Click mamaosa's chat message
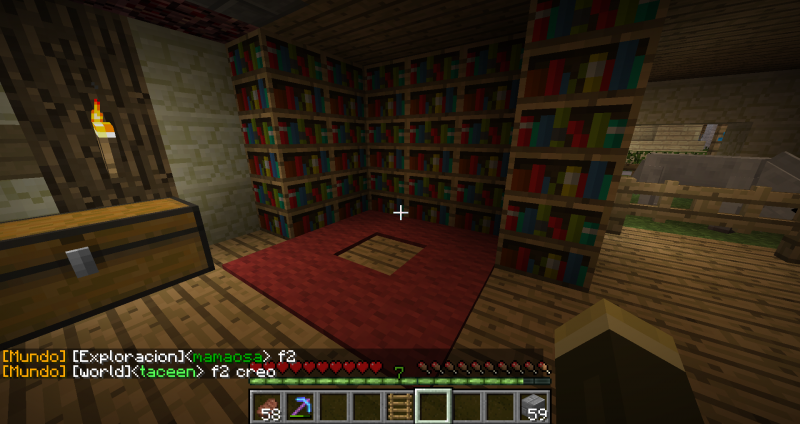 coord(148,356)
